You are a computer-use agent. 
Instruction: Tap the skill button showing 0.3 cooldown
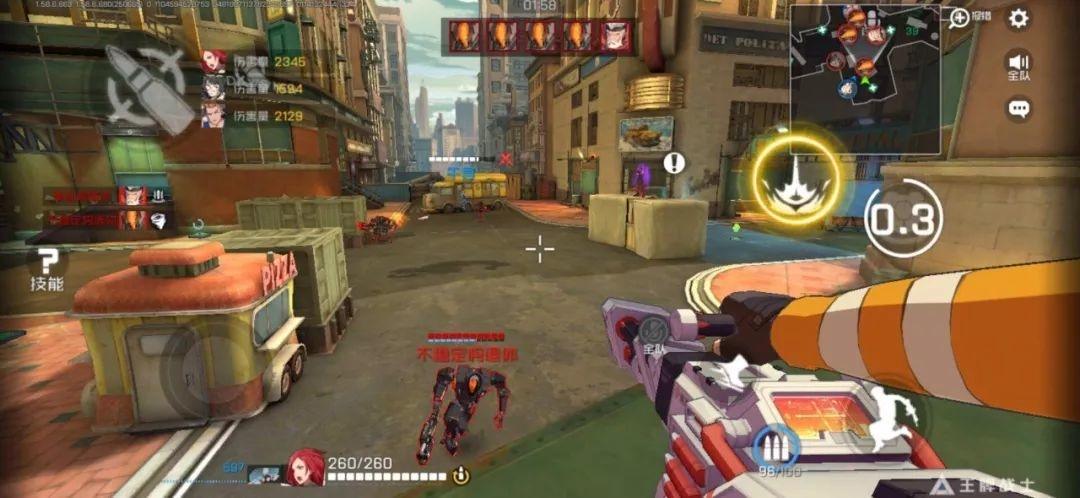coord(902,219)
